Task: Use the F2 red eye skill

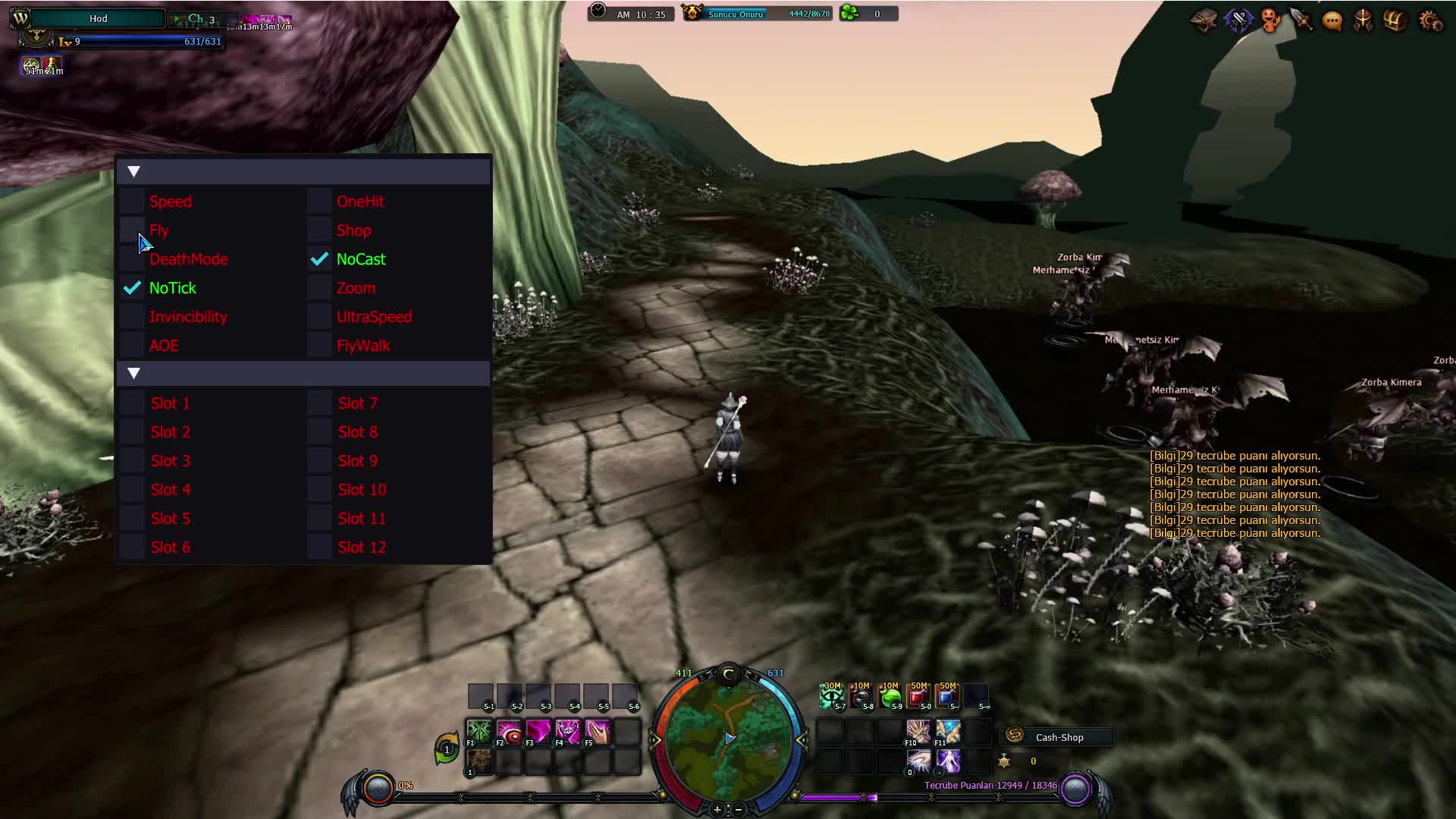Action: [x=510, y=733]
